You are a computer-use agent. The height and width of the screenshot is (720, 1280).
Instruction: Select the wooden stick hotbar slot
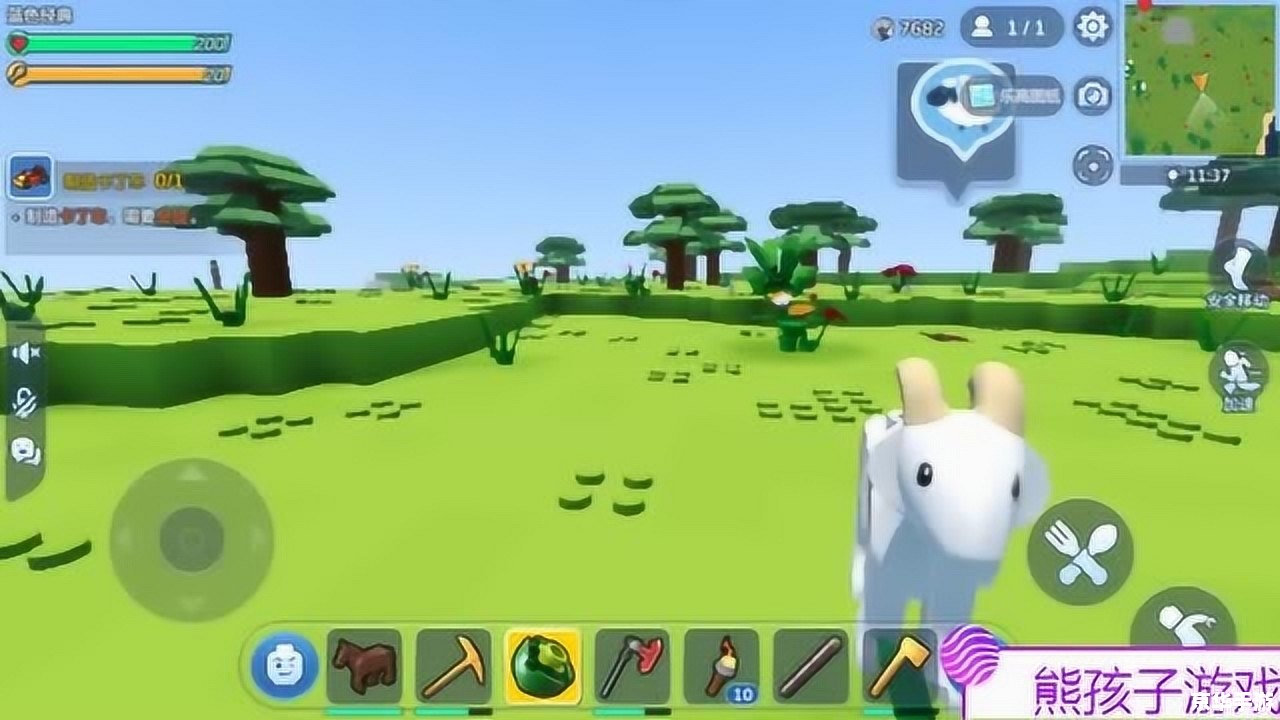811,665
